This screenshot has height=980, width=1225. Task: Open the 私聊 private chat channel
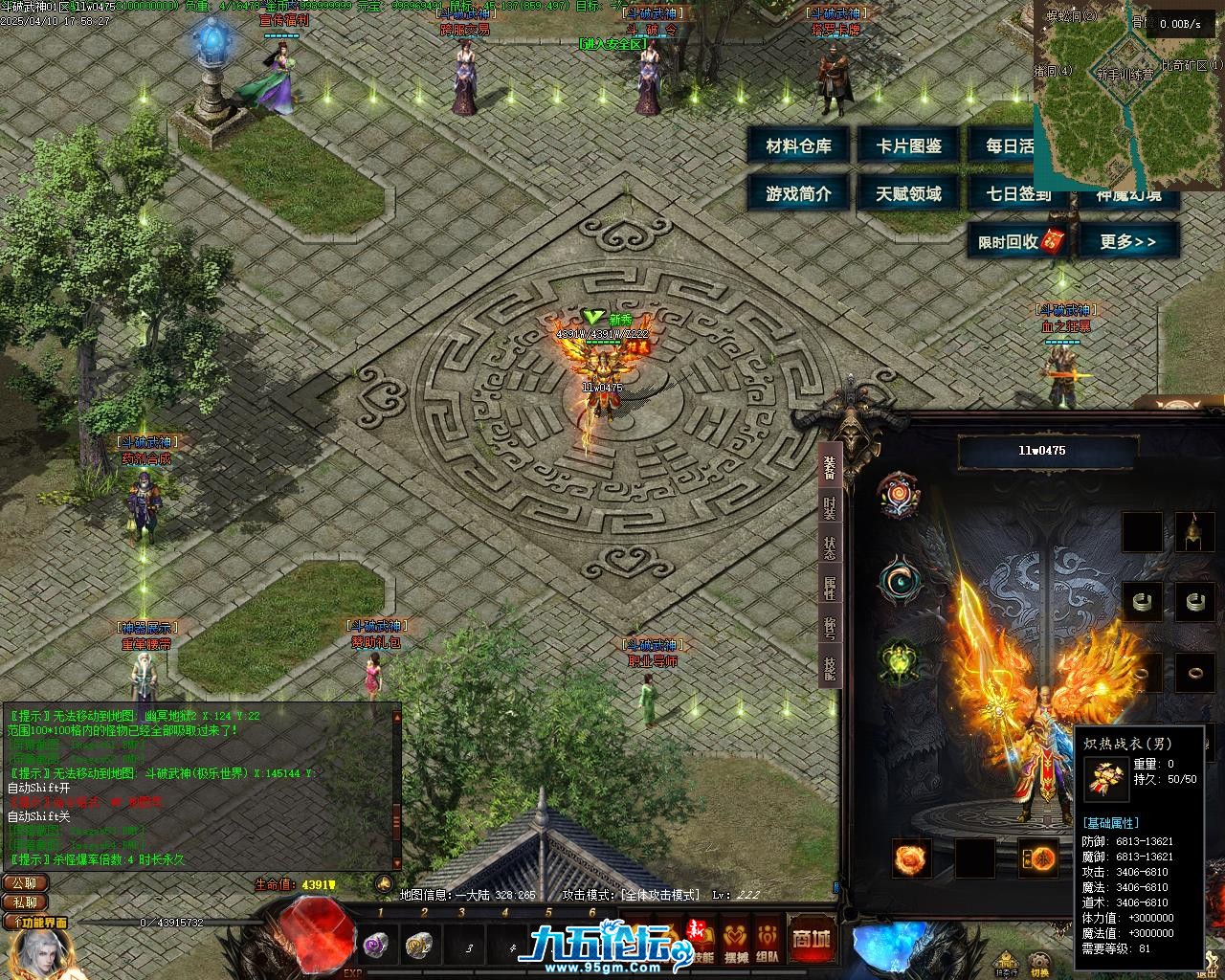(25, 902)
